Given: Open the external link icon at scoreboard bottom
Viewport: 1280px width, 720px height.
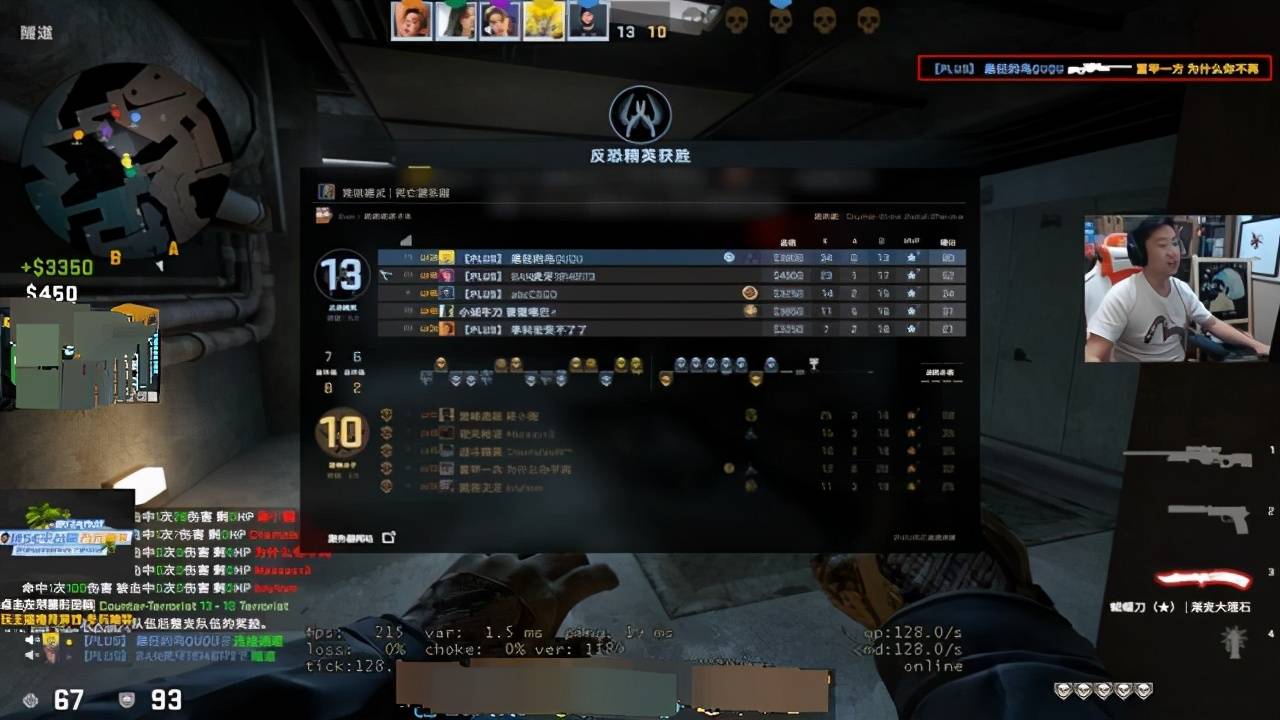Looking at the screenshot, I should pos(389,538).
